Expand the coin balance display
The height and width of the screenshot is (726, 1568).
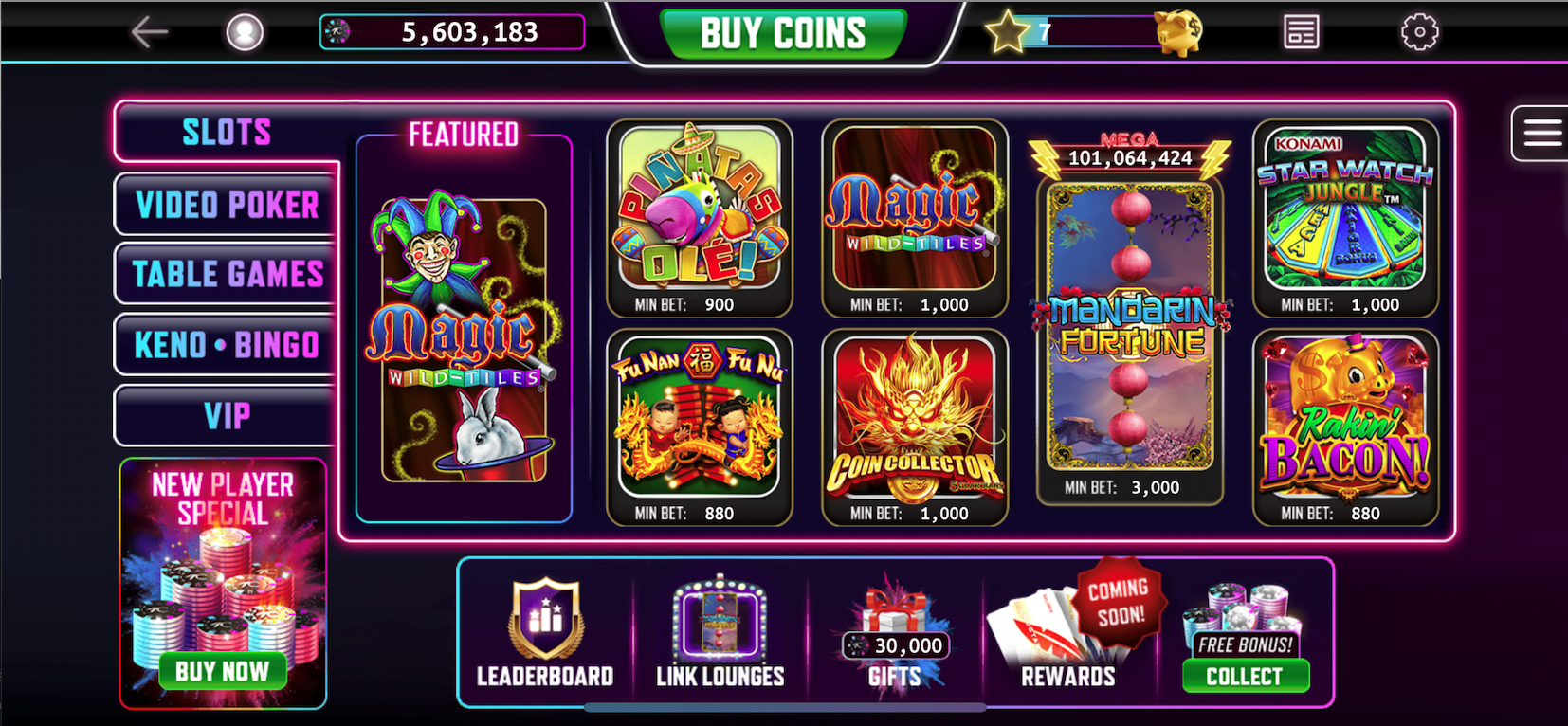click(453, 31)
